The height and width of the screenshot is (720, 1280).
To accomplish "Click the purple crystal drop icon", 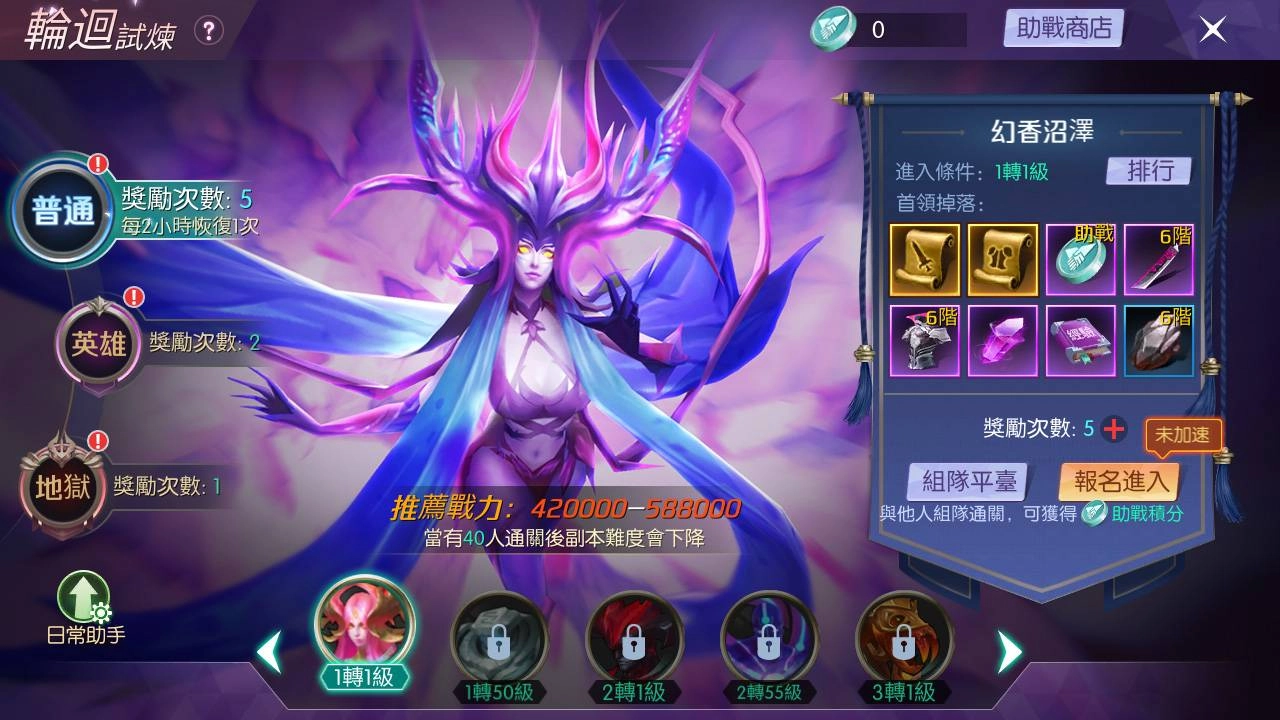I will (x=1003, y=340).
